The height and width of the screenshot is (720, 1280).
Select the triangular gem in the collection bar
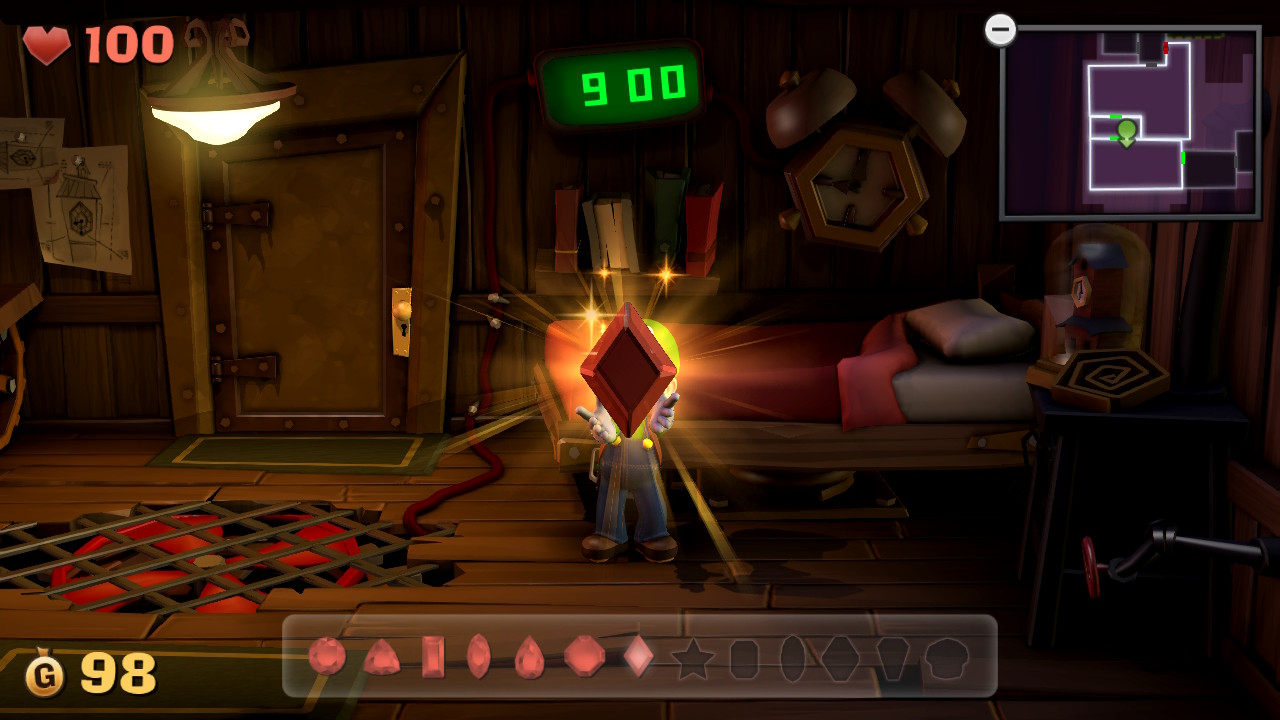[385, 660]
